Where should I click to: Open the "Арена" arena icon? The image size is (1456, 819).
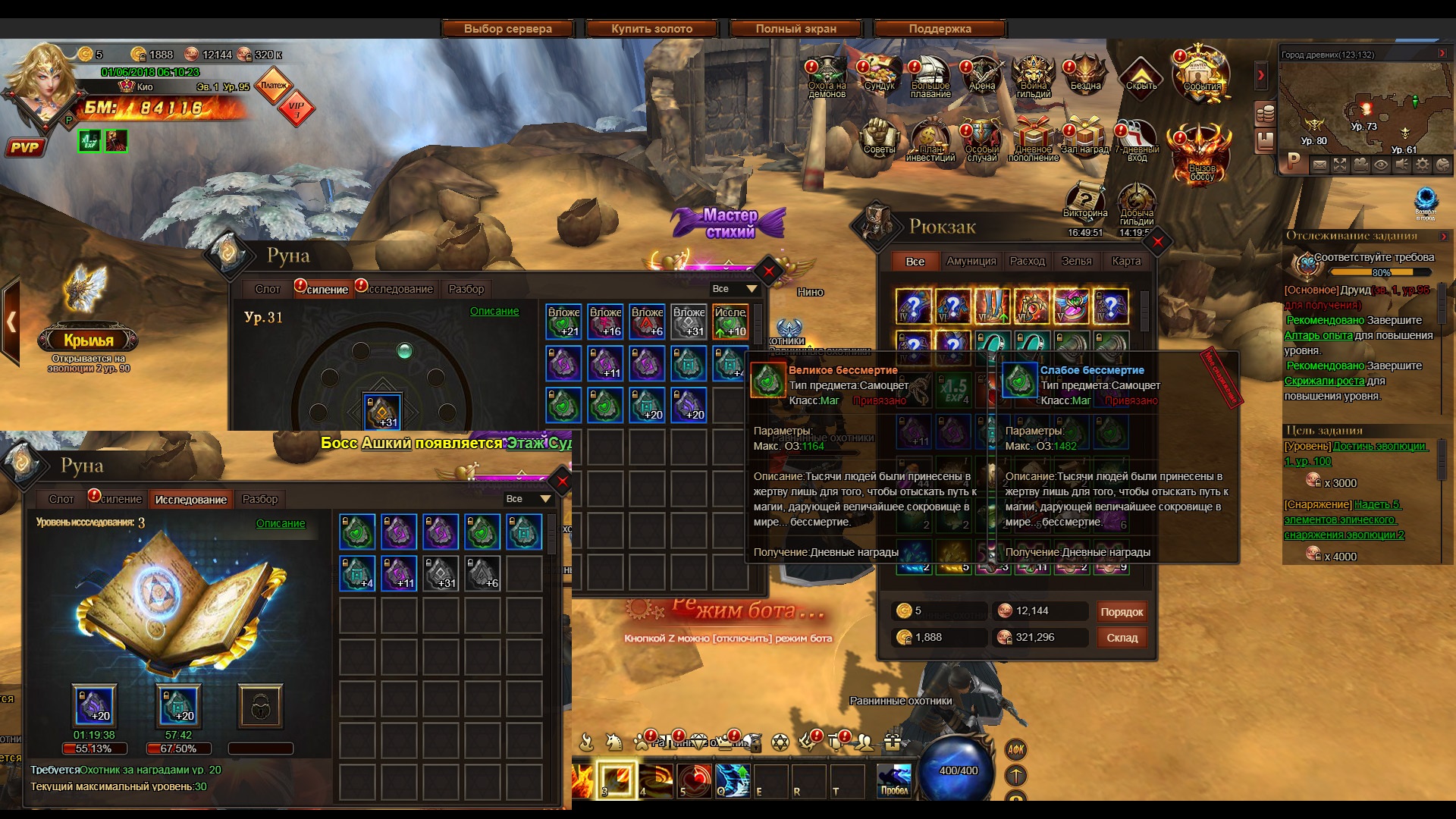pos(982,74)
